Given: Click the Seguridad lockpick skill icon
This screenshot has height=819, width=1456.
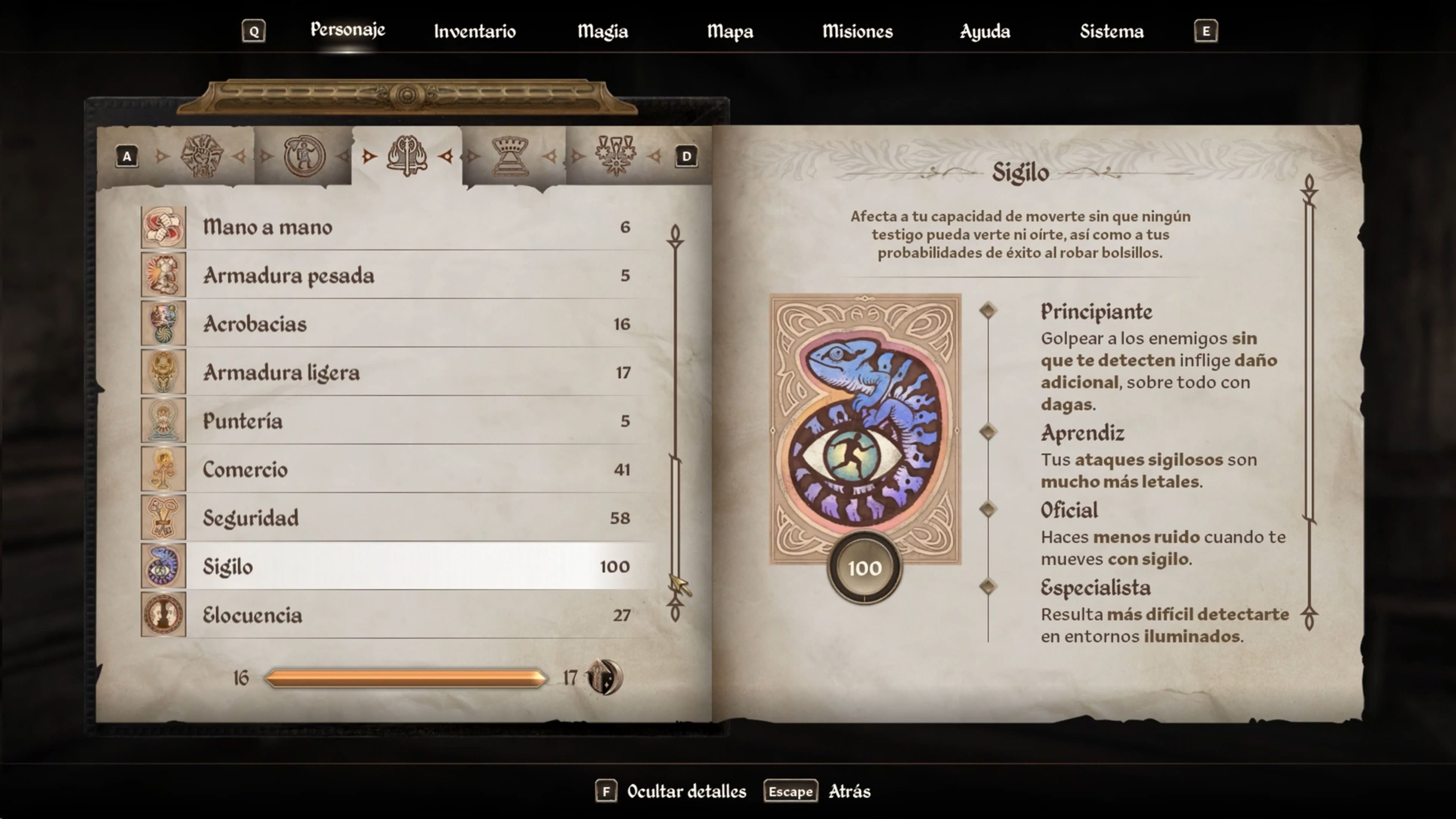Looking at the screenshot, I should pos(163,517).
